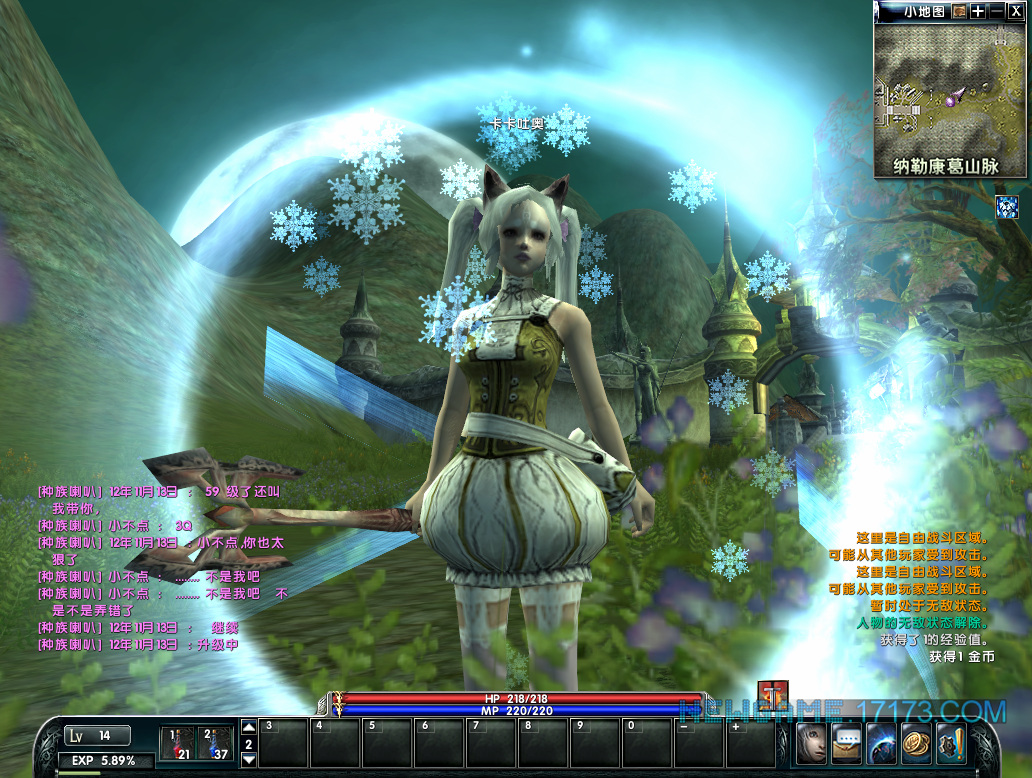
Task: Close the minimap with the X button
Action: 1015,11
